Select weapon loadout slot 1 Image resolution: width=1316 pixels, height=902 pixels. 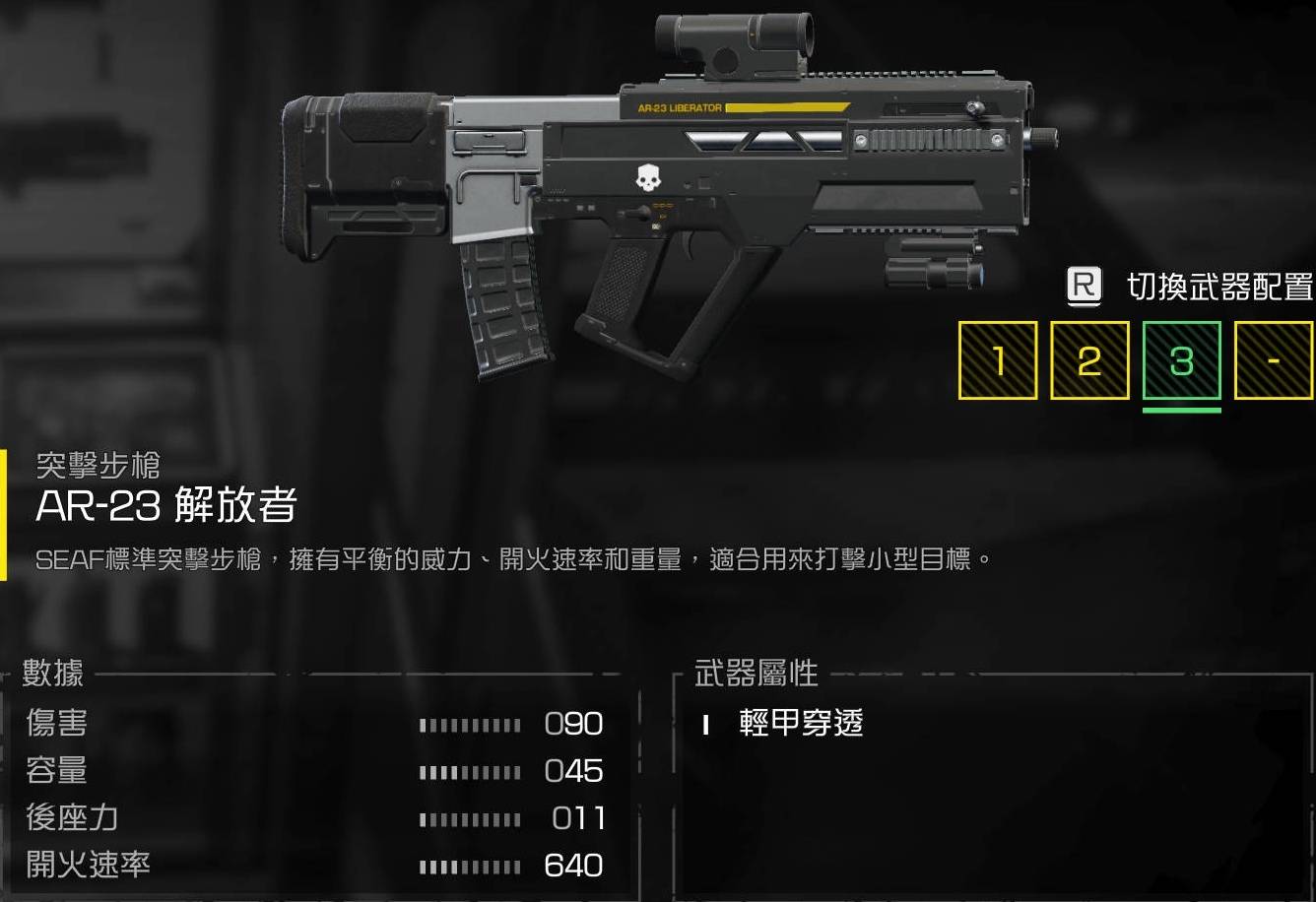point(998,360)
